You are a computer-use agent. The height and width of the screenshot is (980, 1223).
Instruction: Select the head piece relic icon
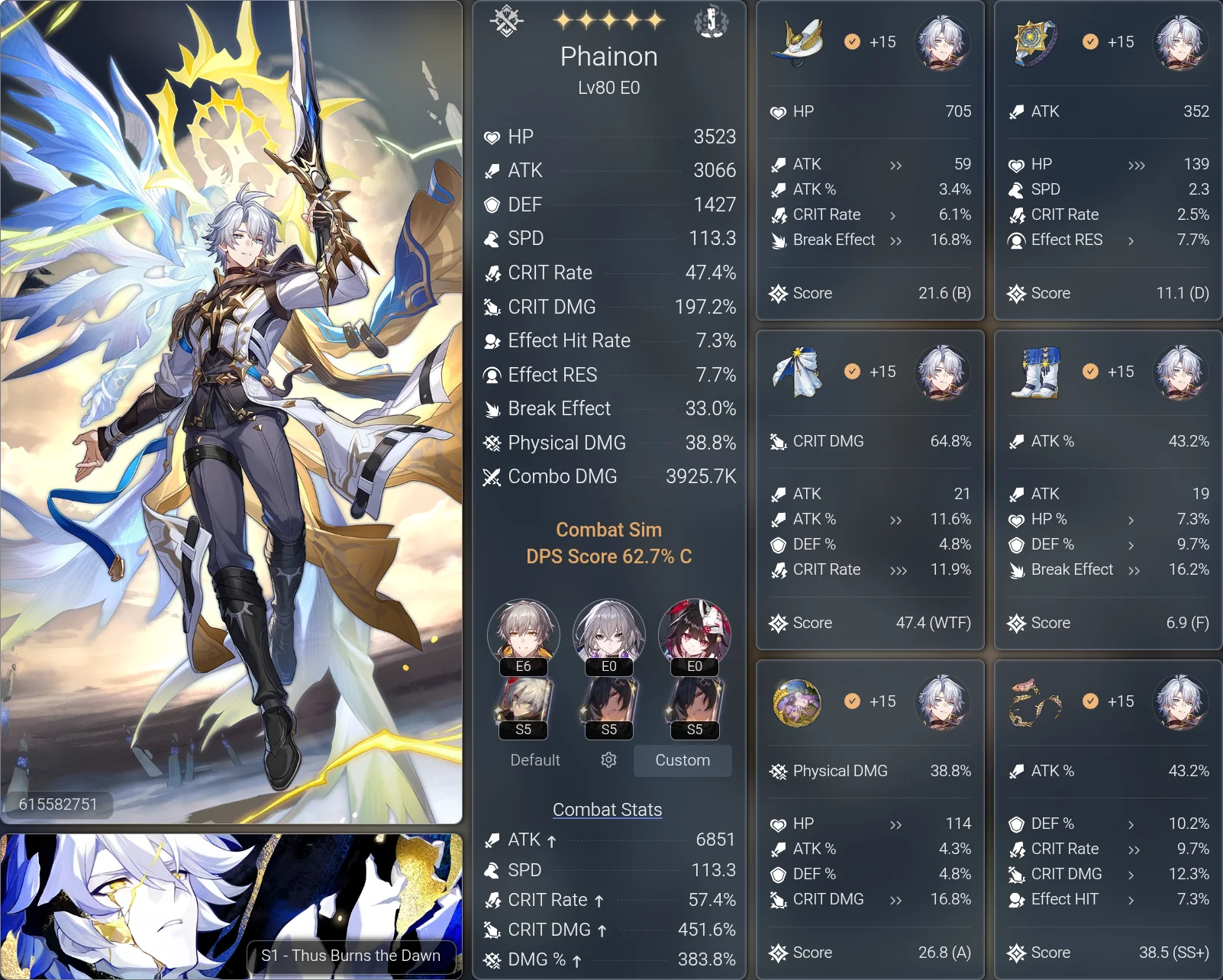(x=797, y=43)
